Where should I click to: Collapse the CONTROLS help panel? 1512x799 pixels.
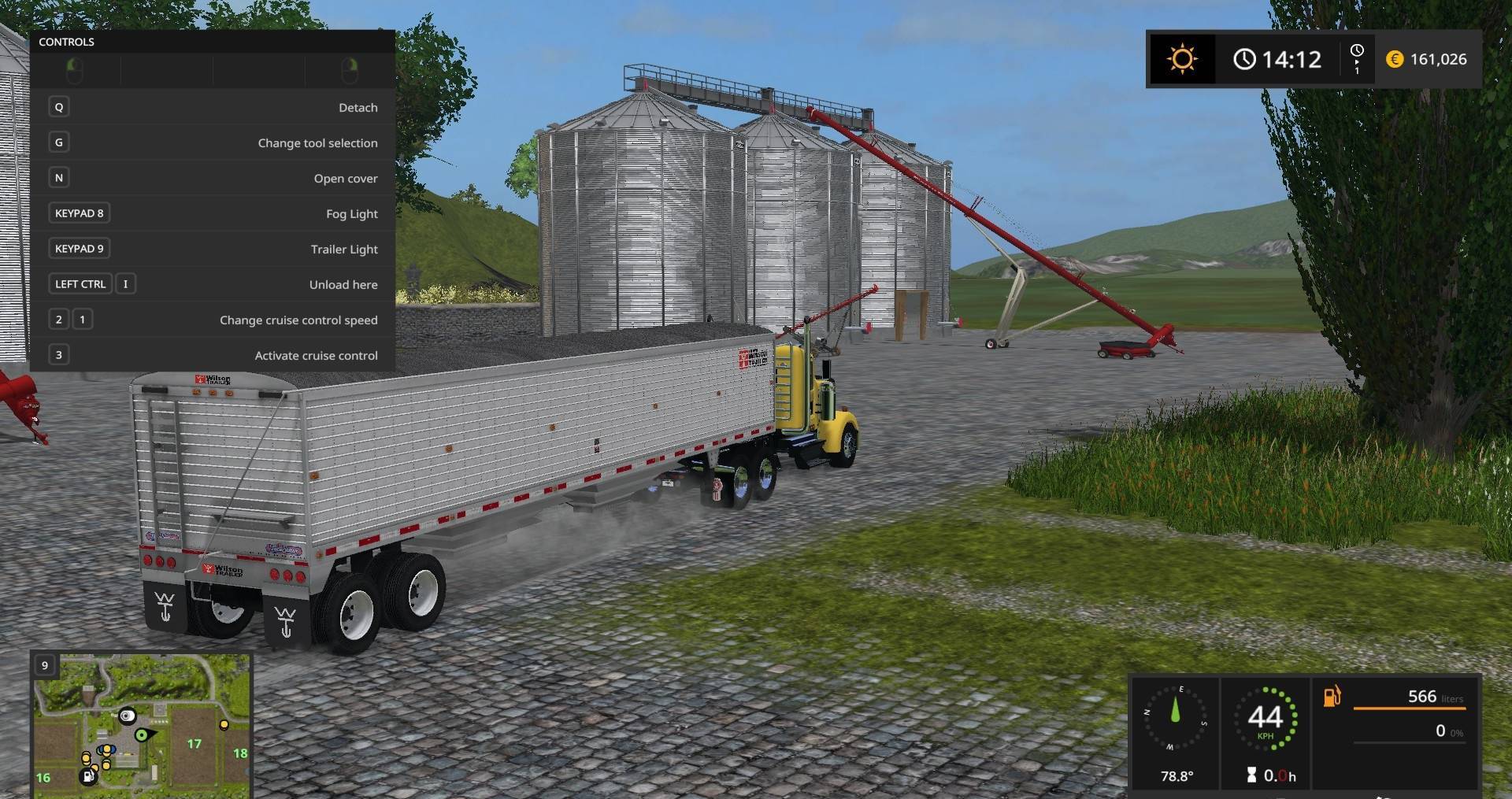[67, 42]
